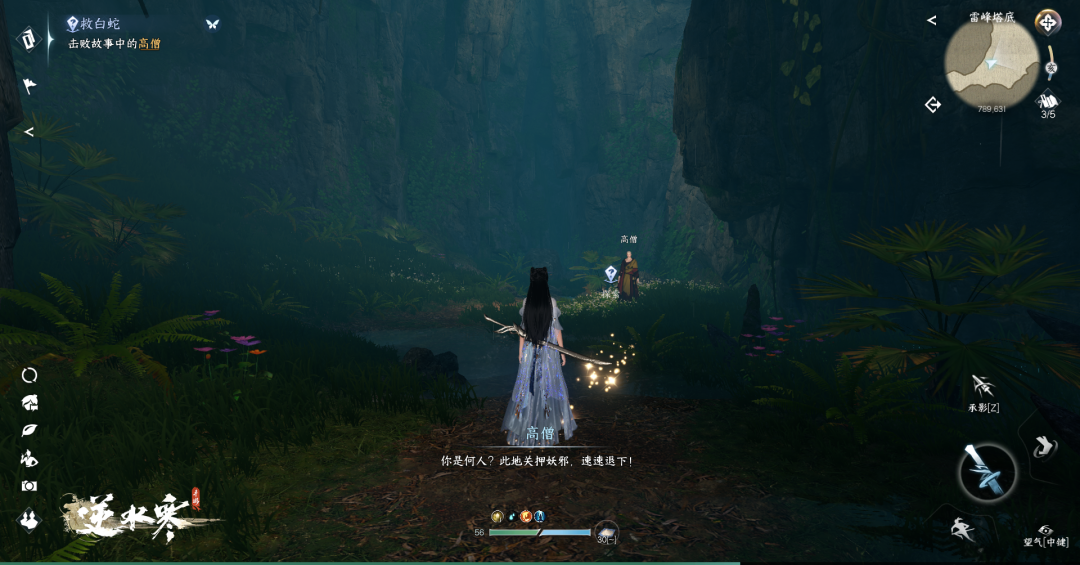Screen dimensions: 1080x565
Task: Open the diamond-shaped scroll icon
Action: coord(29,39)
